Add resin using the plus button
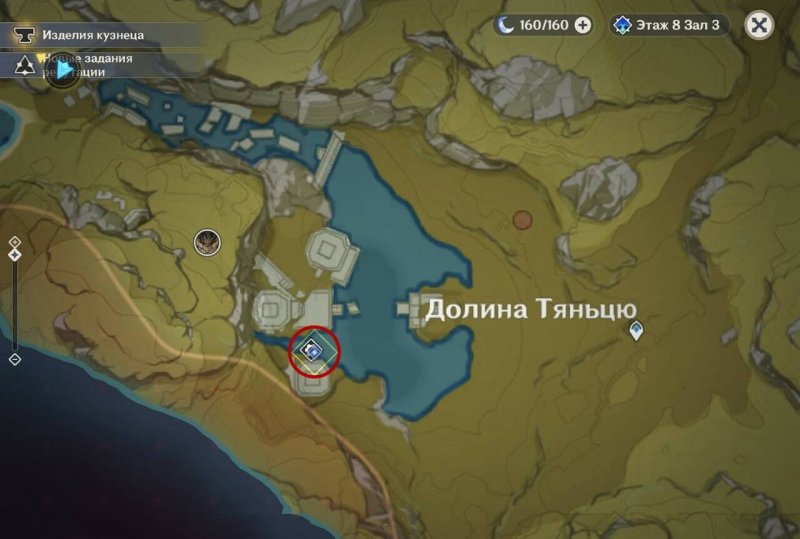This screenshot has height=539, width=800. (583, 26)
